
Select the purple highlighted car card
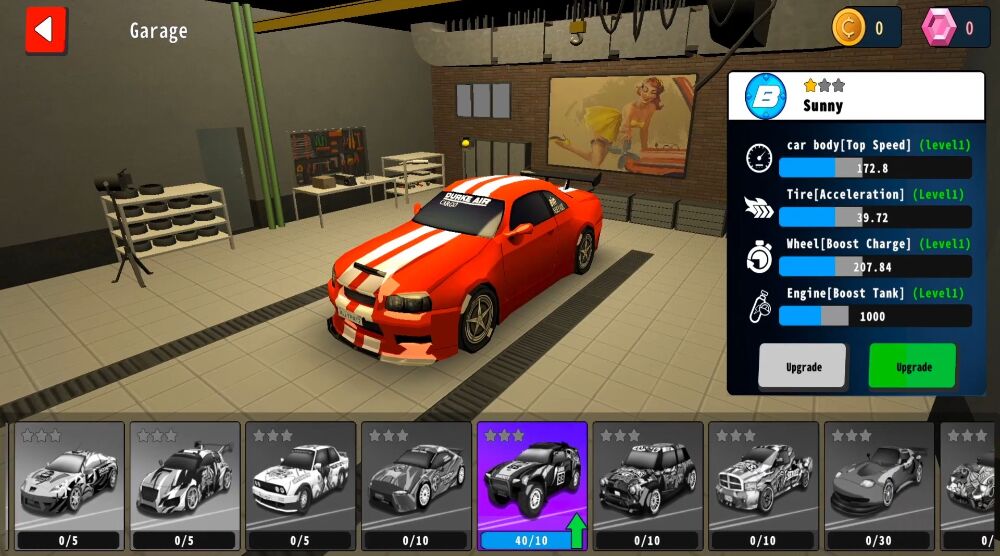point(532,484)
